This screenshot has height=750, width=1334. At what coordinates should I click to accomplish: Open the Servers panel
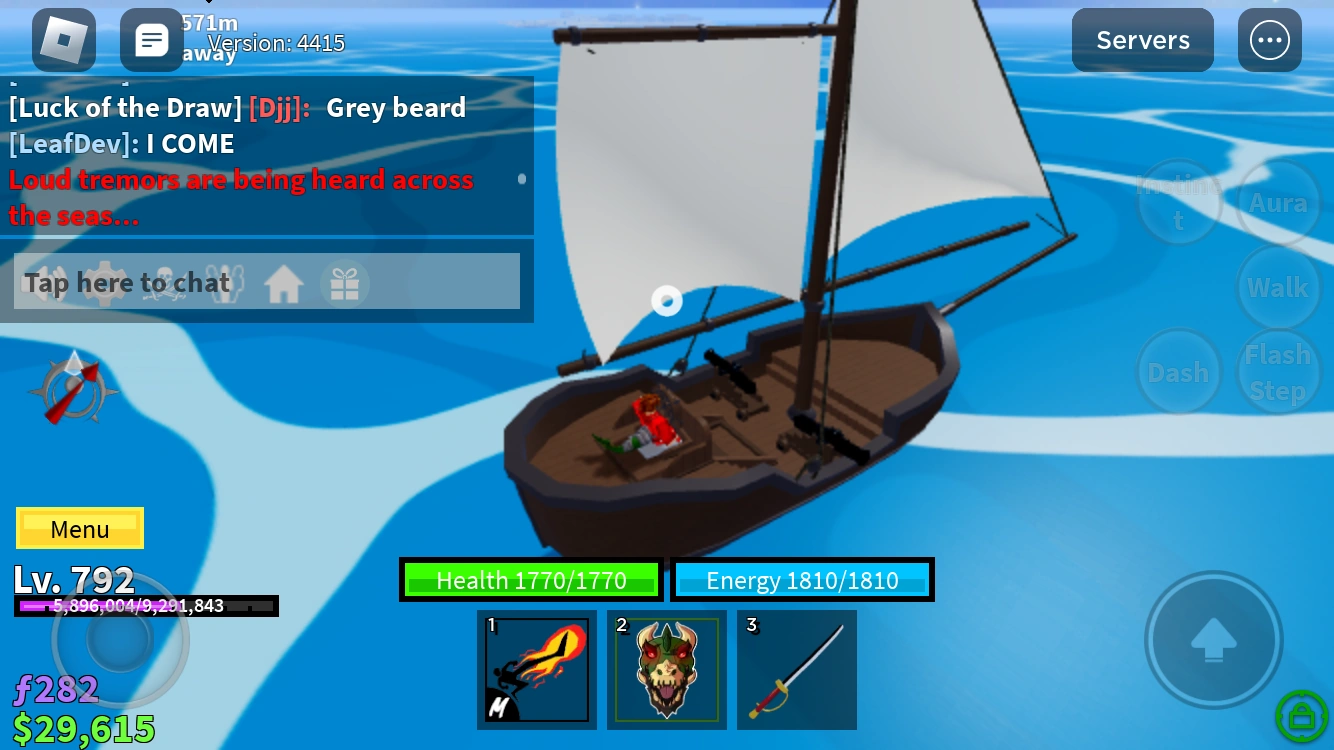click(x=1142, y=40)
